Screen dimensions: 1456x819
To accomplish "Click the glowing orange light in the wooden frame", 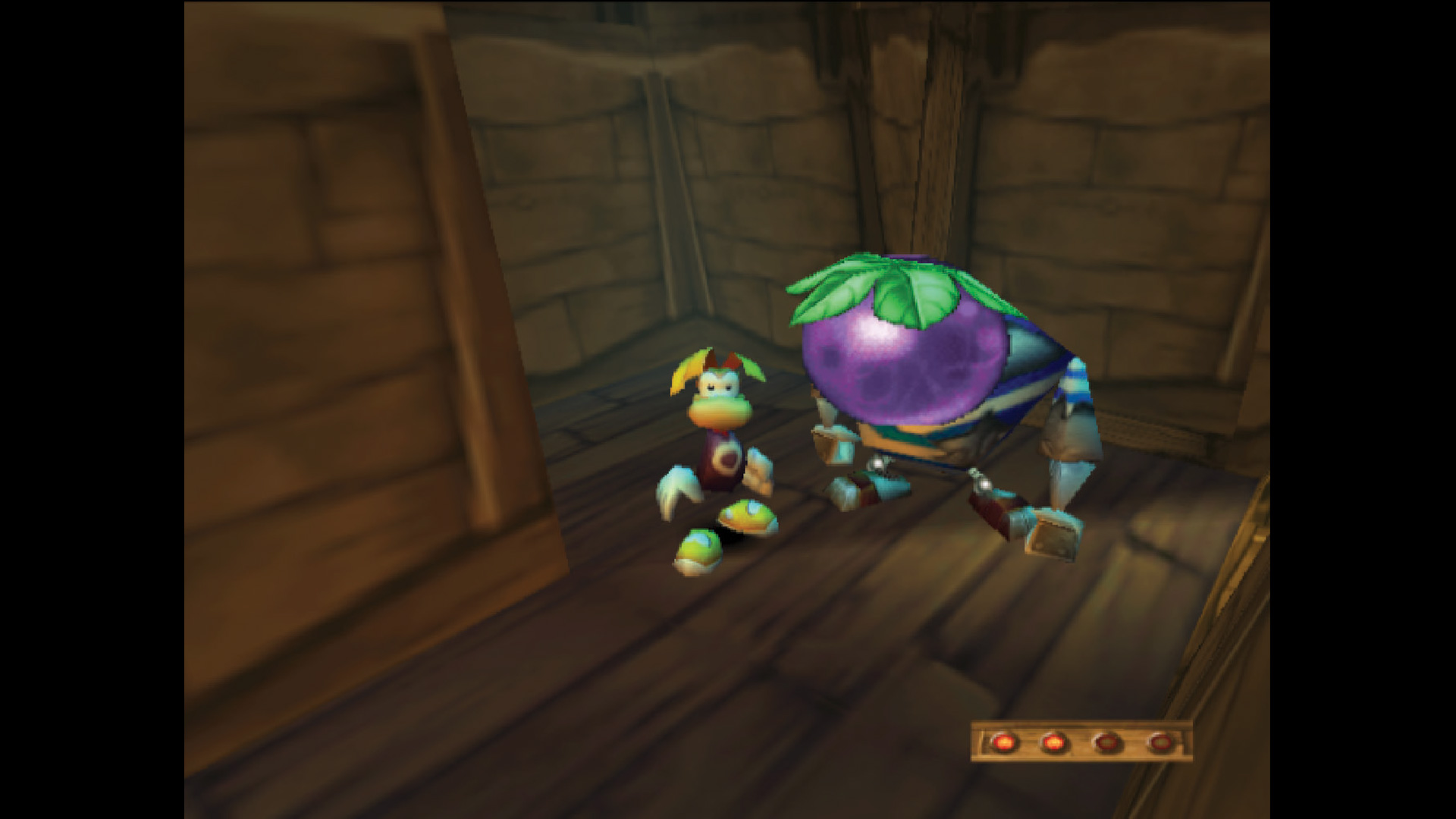I will point(1005,742).
